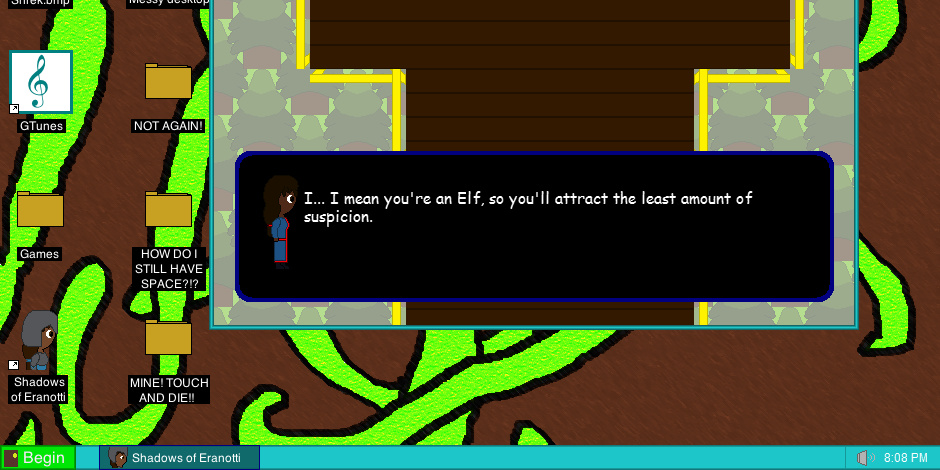Launch the Shadows of Eranotti desktop shortcut
Viewport: 940px width, 470px height.
coord(40,342)
